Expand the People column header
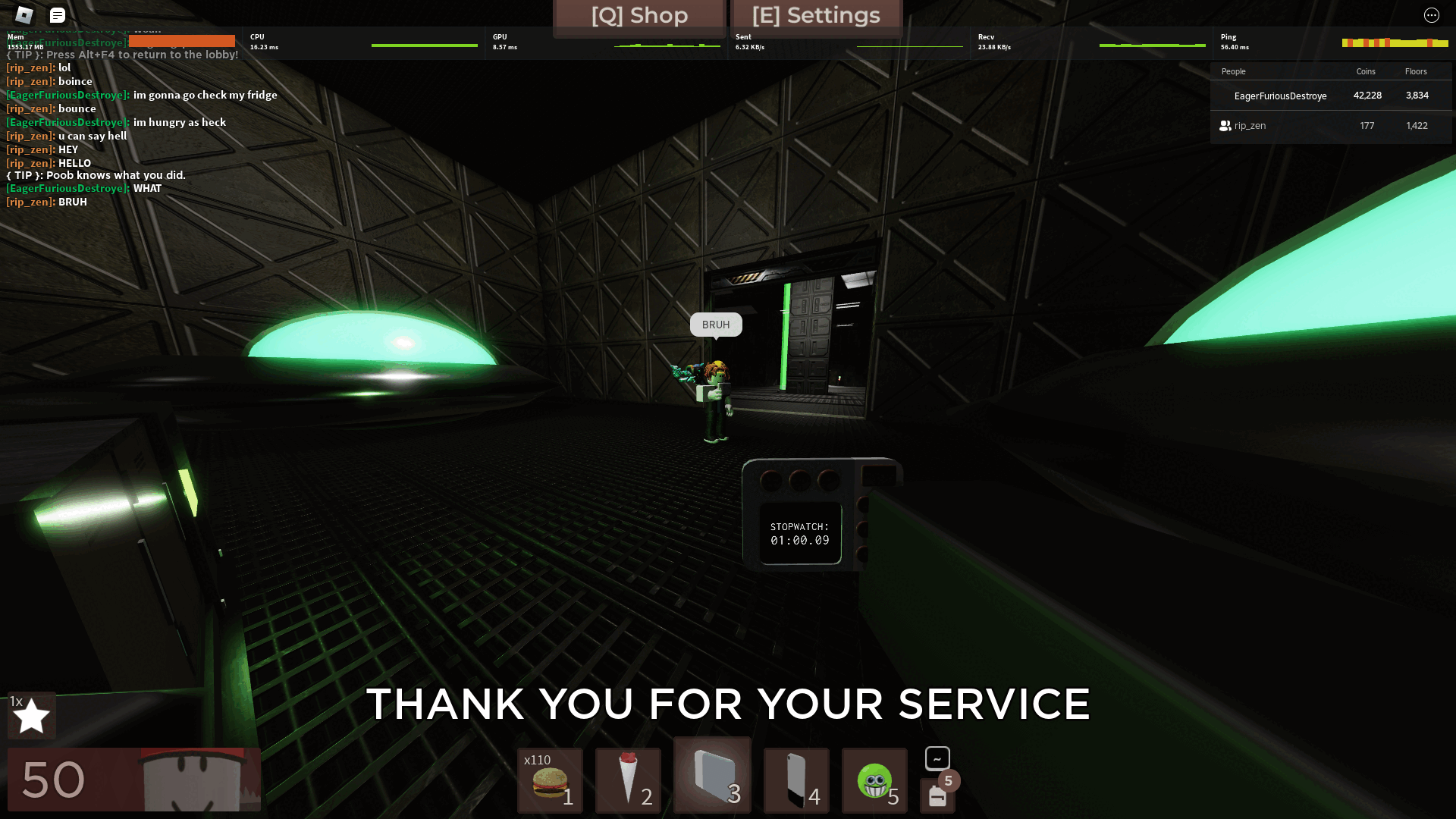Screen dimensions: 1456x819 point(1233,71)
